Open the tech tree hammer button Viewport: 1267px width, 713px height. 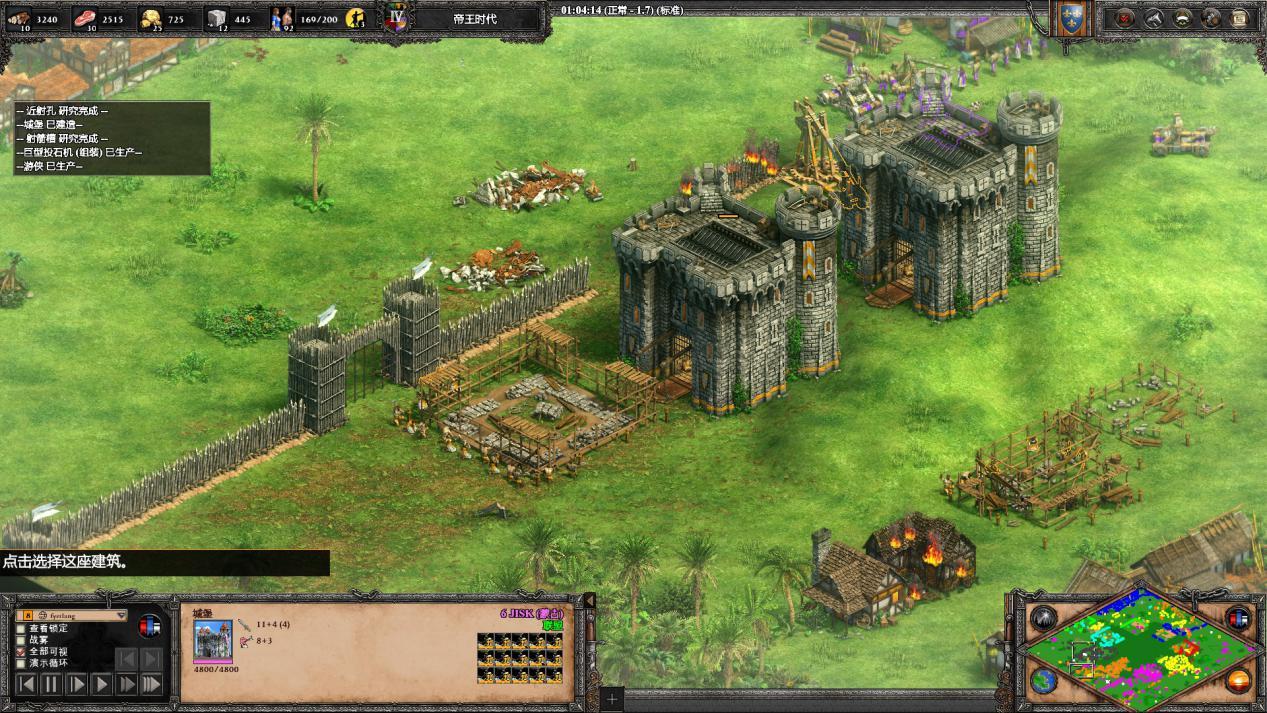click(x=1153, y=18)
